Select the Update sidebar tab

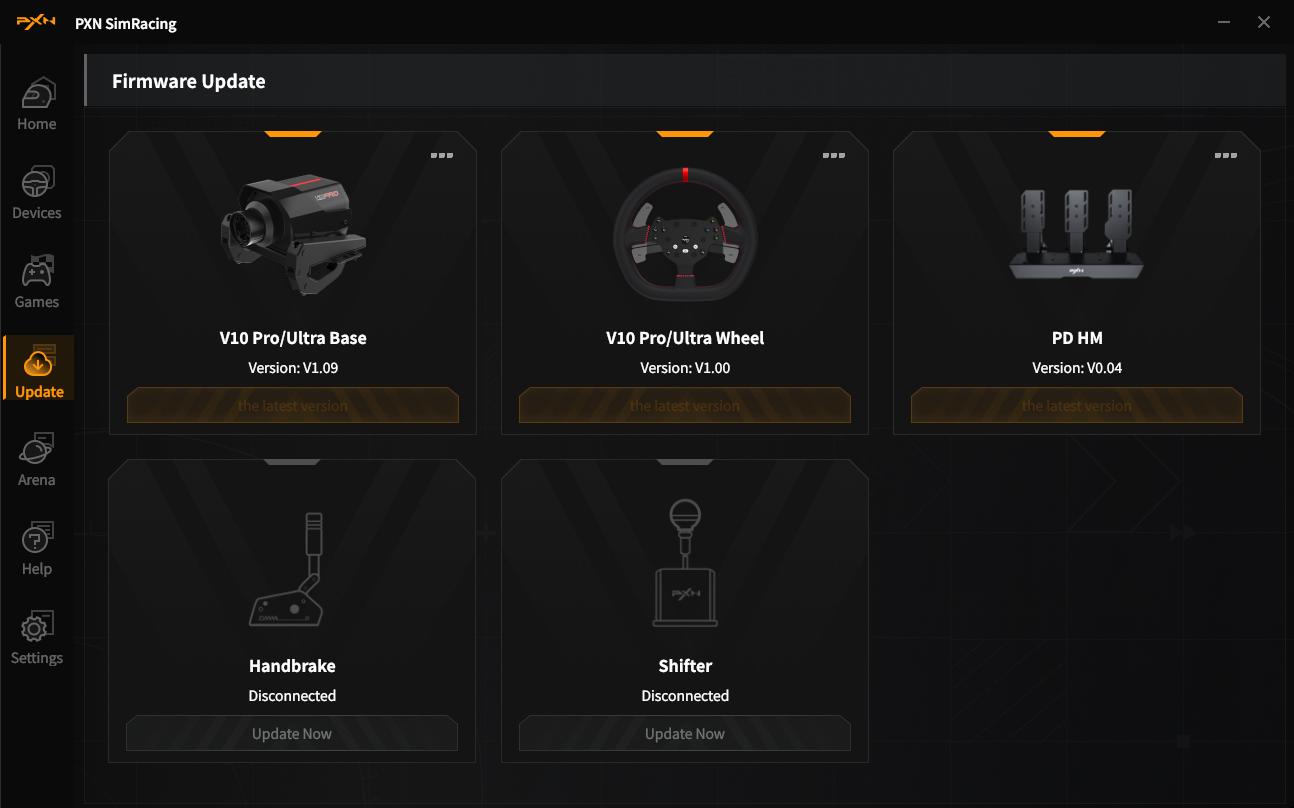(39, 372)
